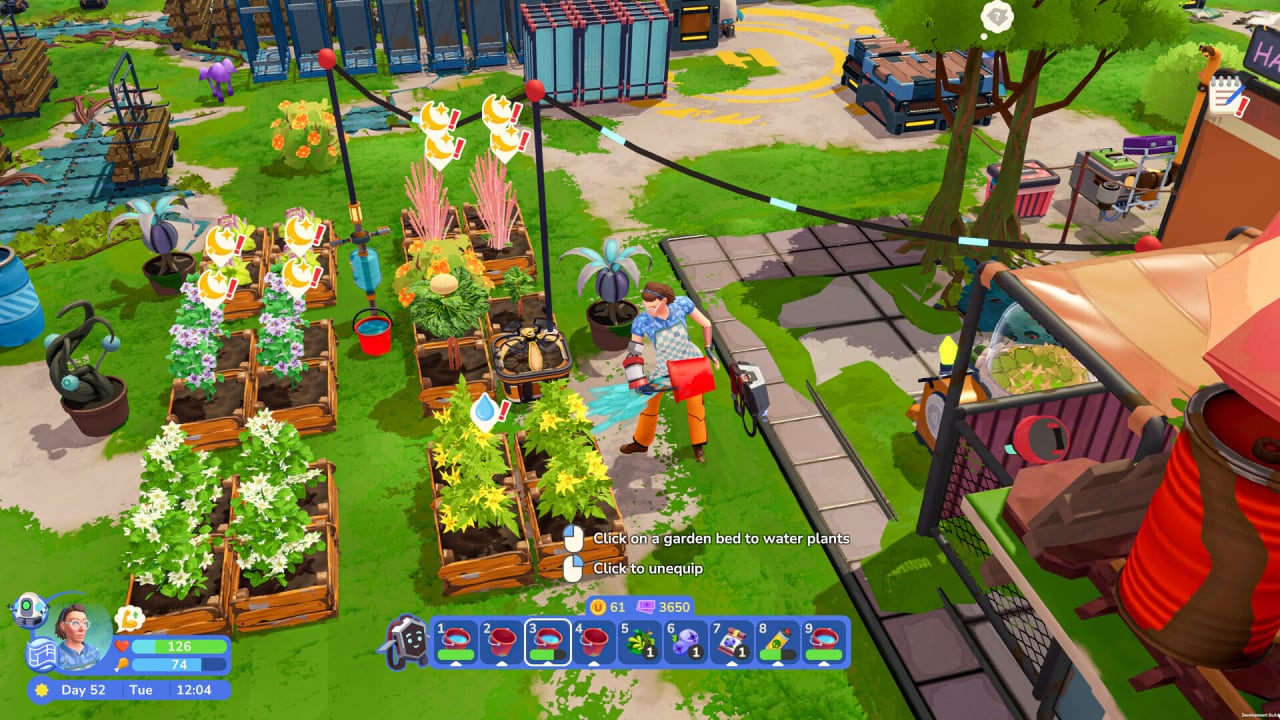Choose the water bucket in hotbar slot 9
The height and width of the screenshot is (720, 1280).
[825, 641]
